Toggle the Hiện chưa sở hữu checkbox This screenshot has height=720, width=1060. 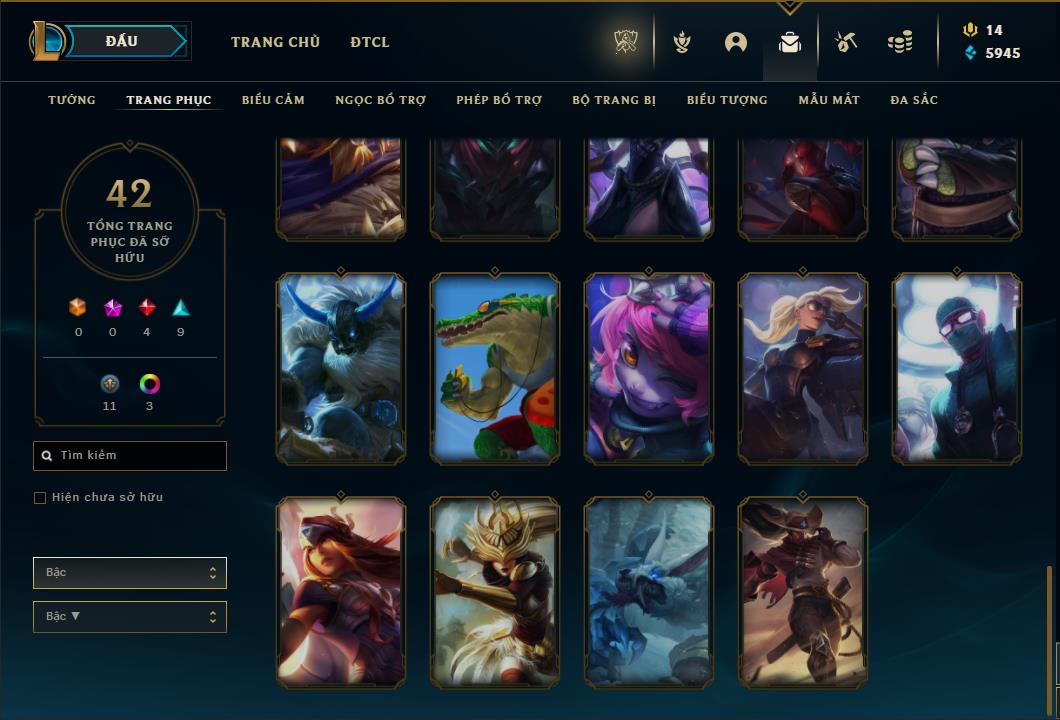40,498
